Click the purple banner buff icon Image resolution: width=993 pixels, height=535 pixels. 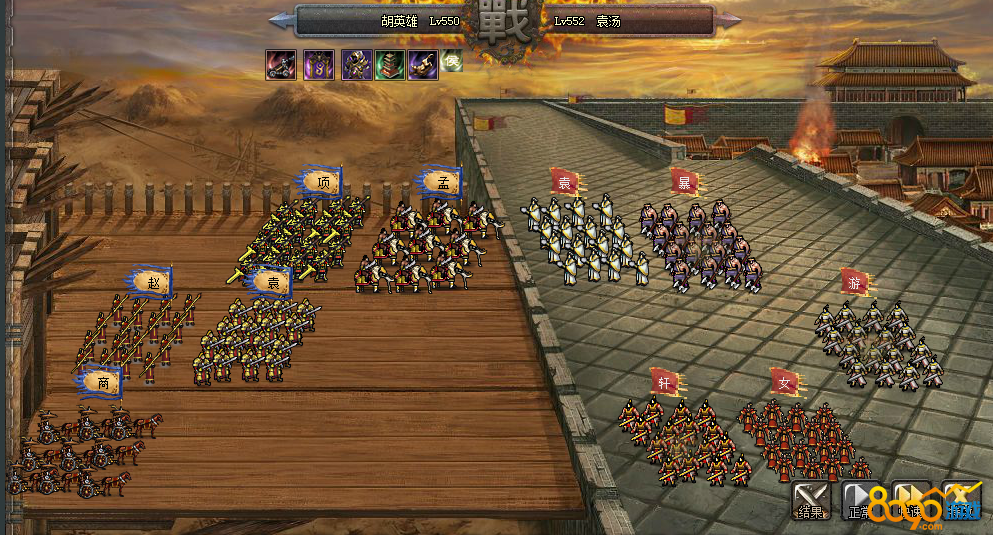click(319, 65)
